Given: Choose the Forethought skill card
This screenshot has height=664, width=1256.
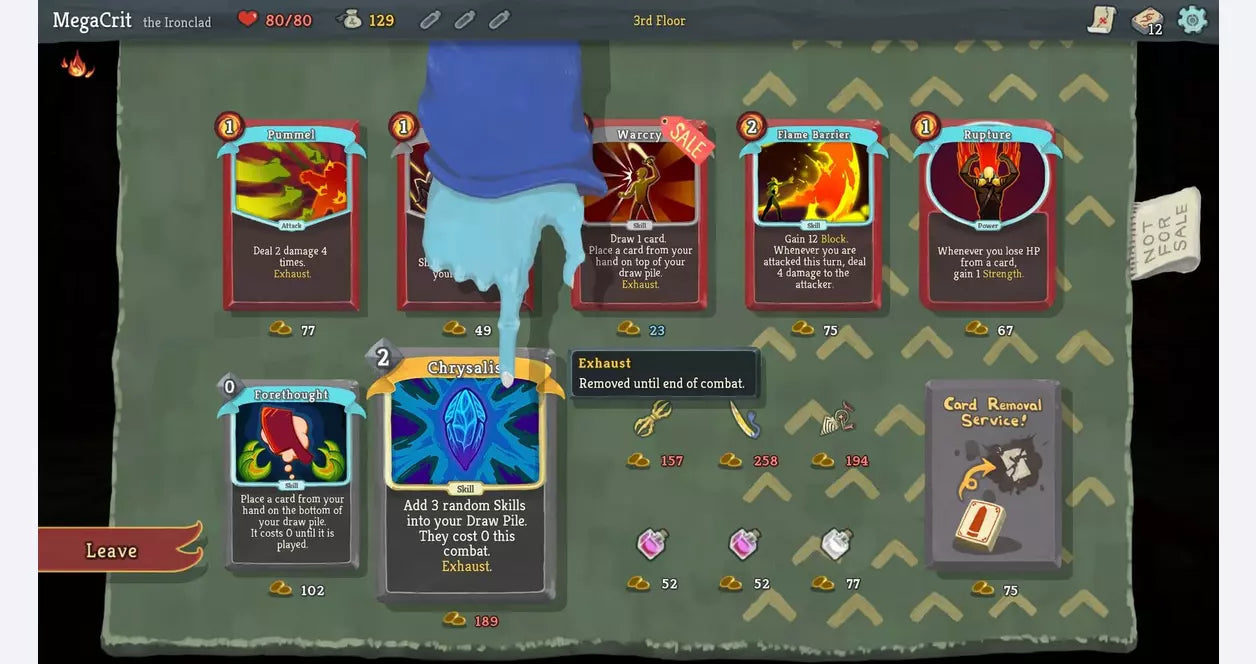Looking at the screenshot, I should pos(291,474).
